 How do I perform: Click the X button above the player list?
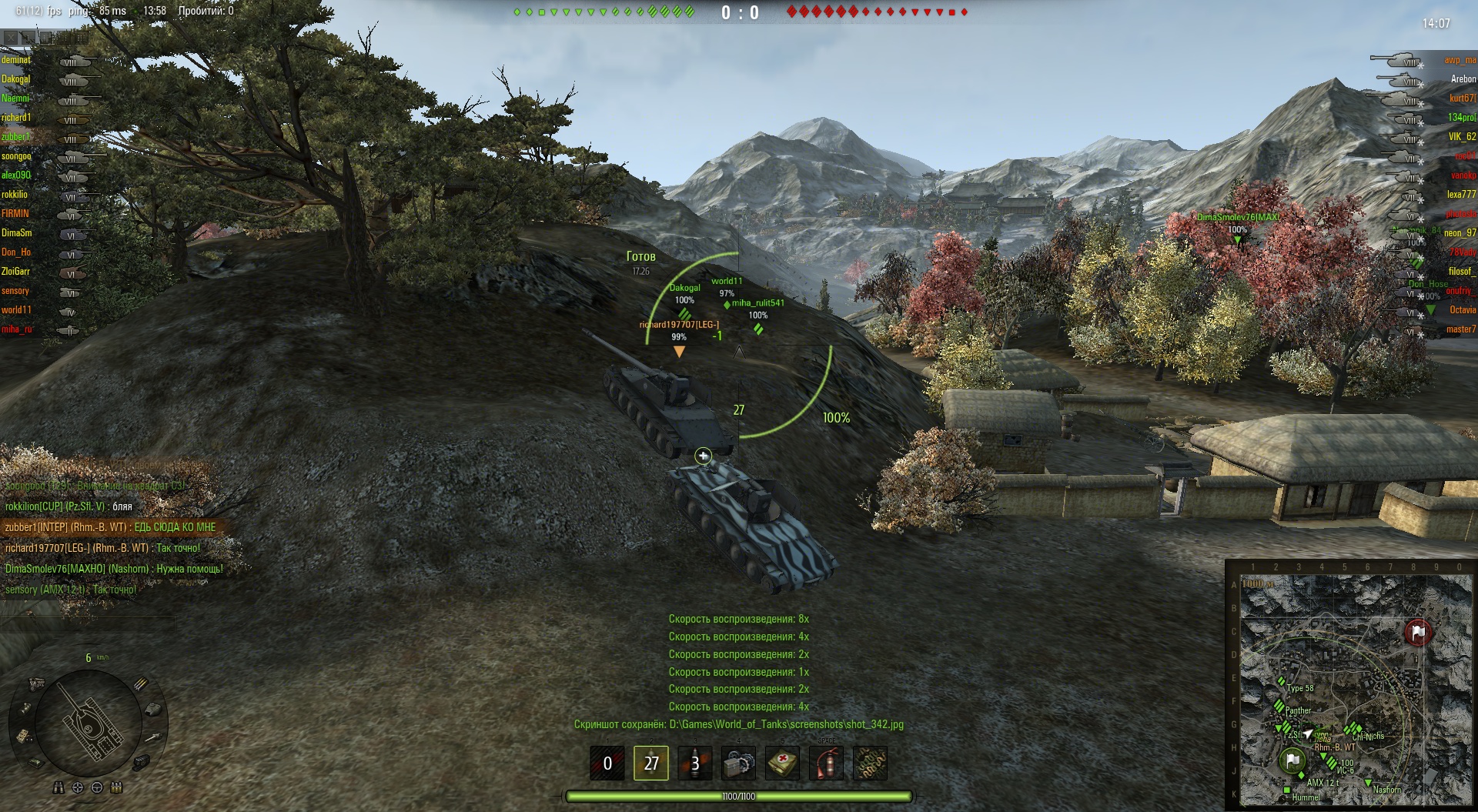coord(11,36)
